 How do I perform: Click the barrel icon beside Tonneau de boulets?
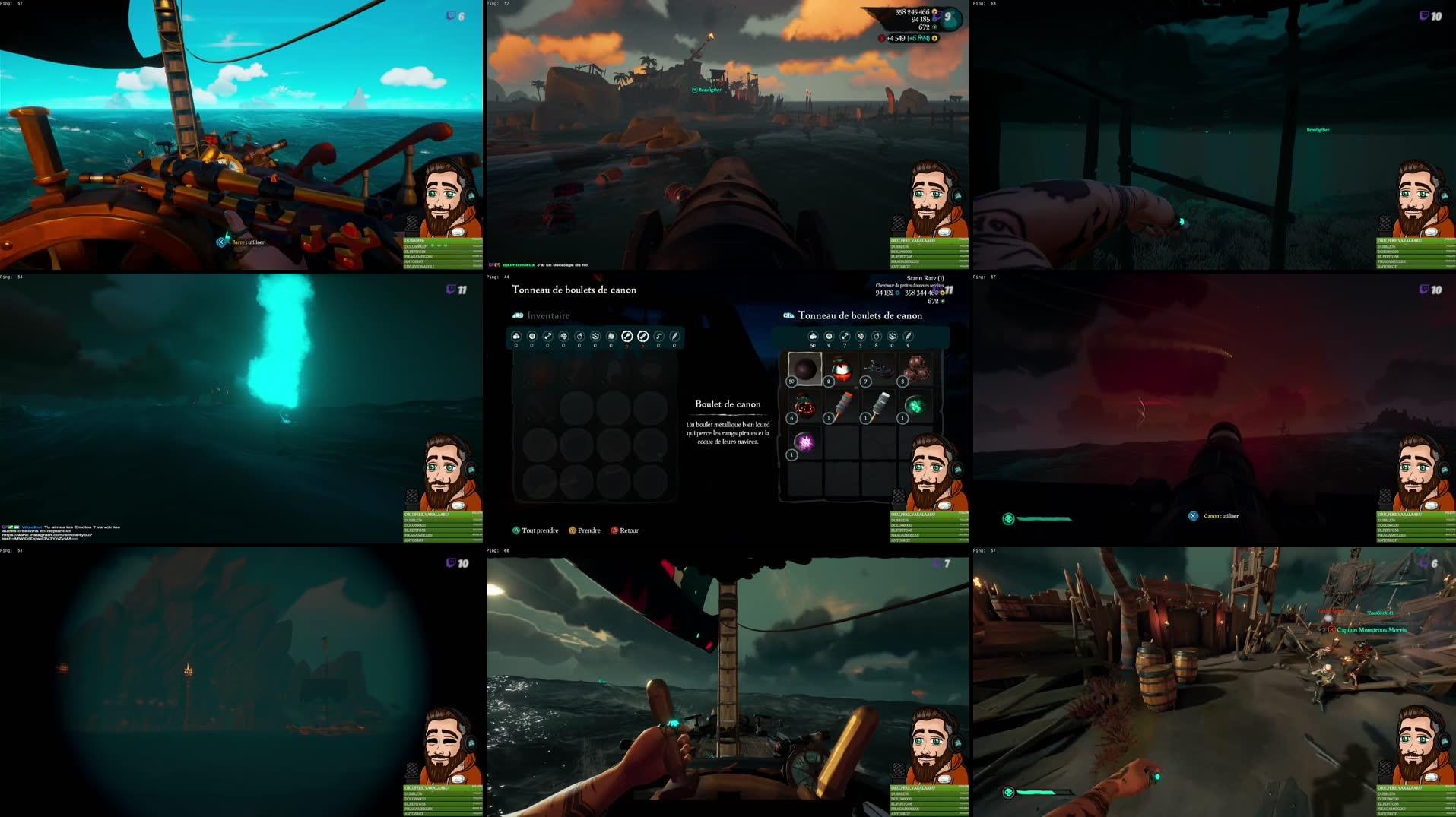pyautogui.click(x=788, y=315)
